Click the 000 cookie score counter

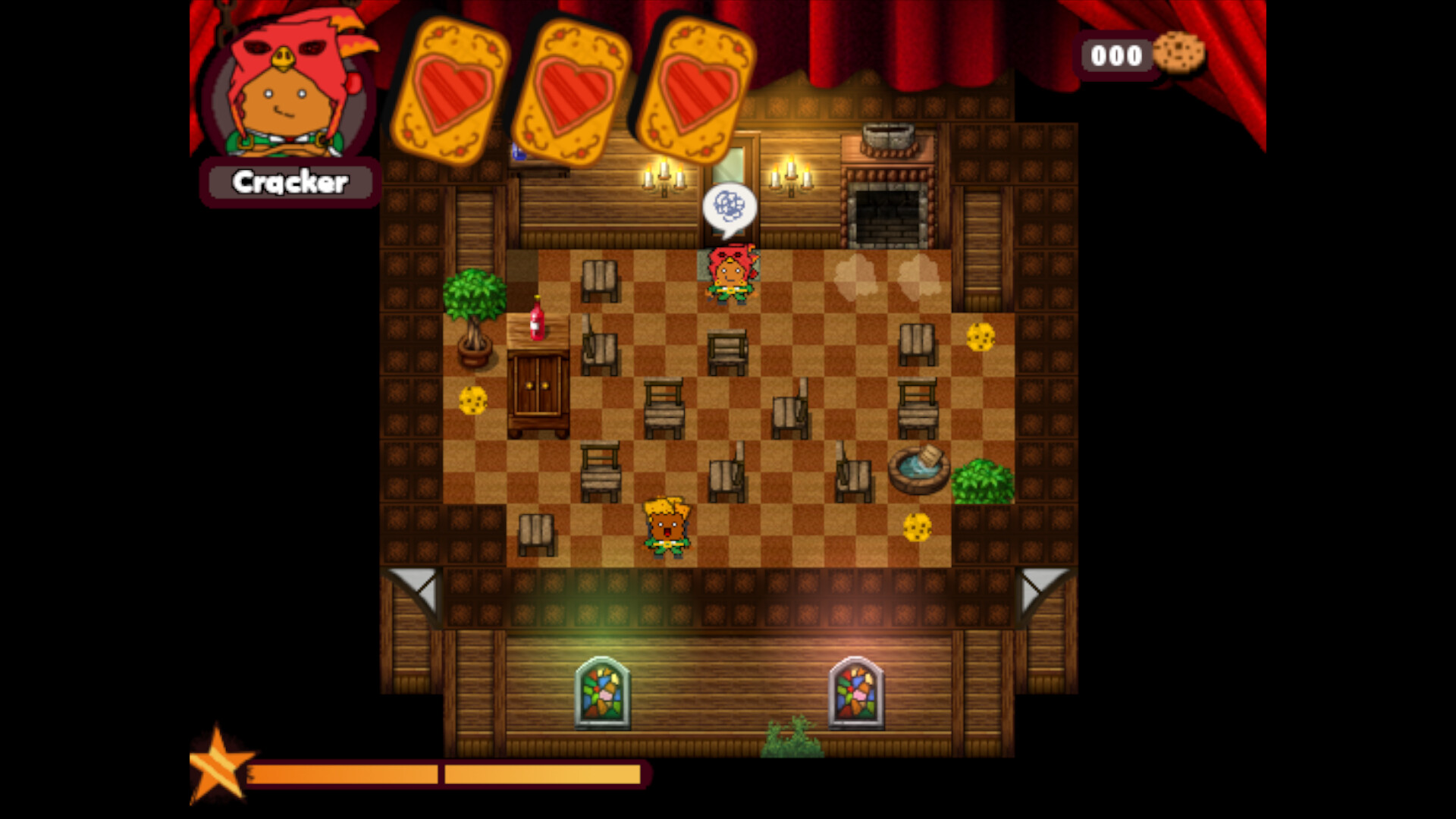click(1116, 55)
